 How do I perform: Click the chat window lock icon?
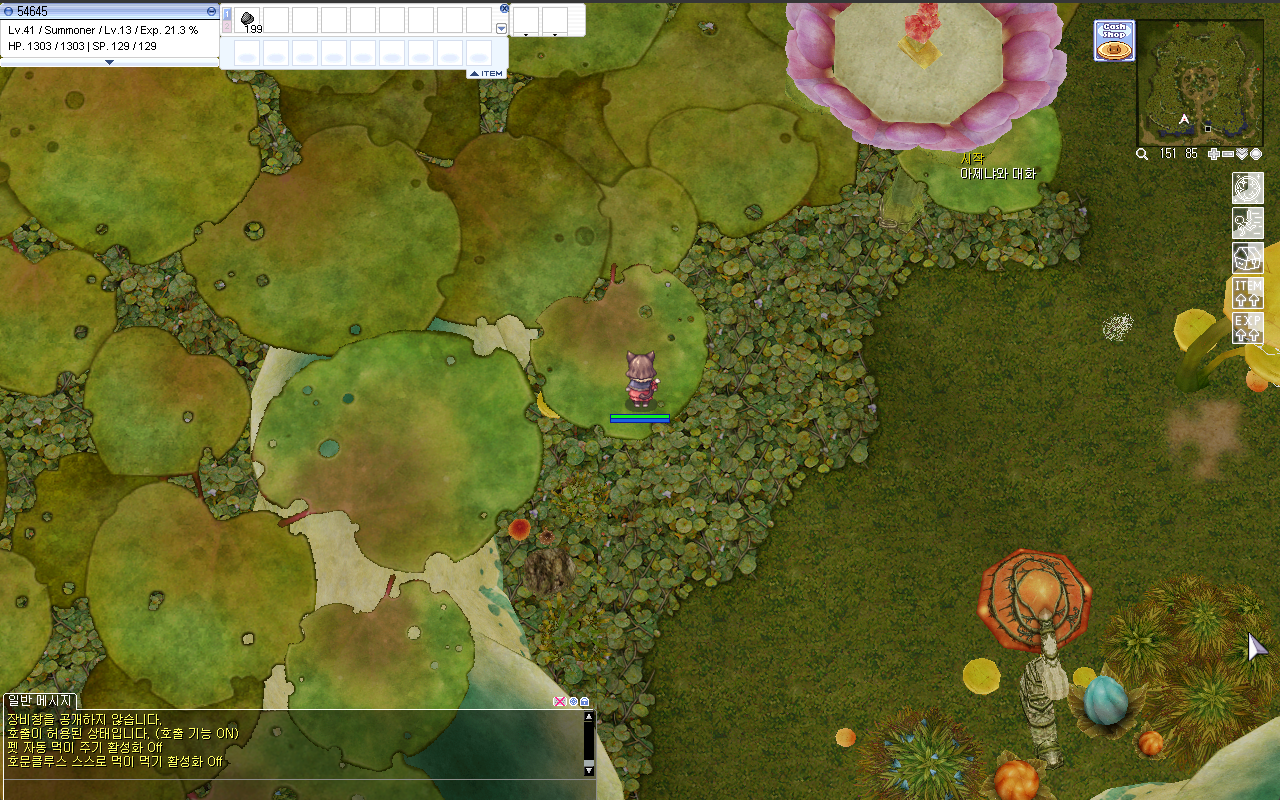[x=584, y=702]
